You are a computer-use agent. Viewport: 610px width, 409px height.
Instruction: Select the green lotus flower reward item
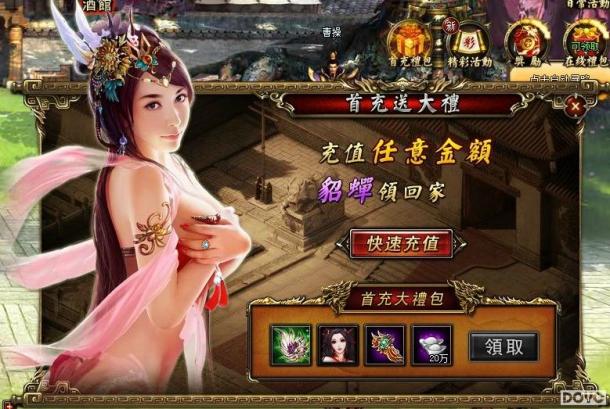pyautogui.click(x=290, y=345)
